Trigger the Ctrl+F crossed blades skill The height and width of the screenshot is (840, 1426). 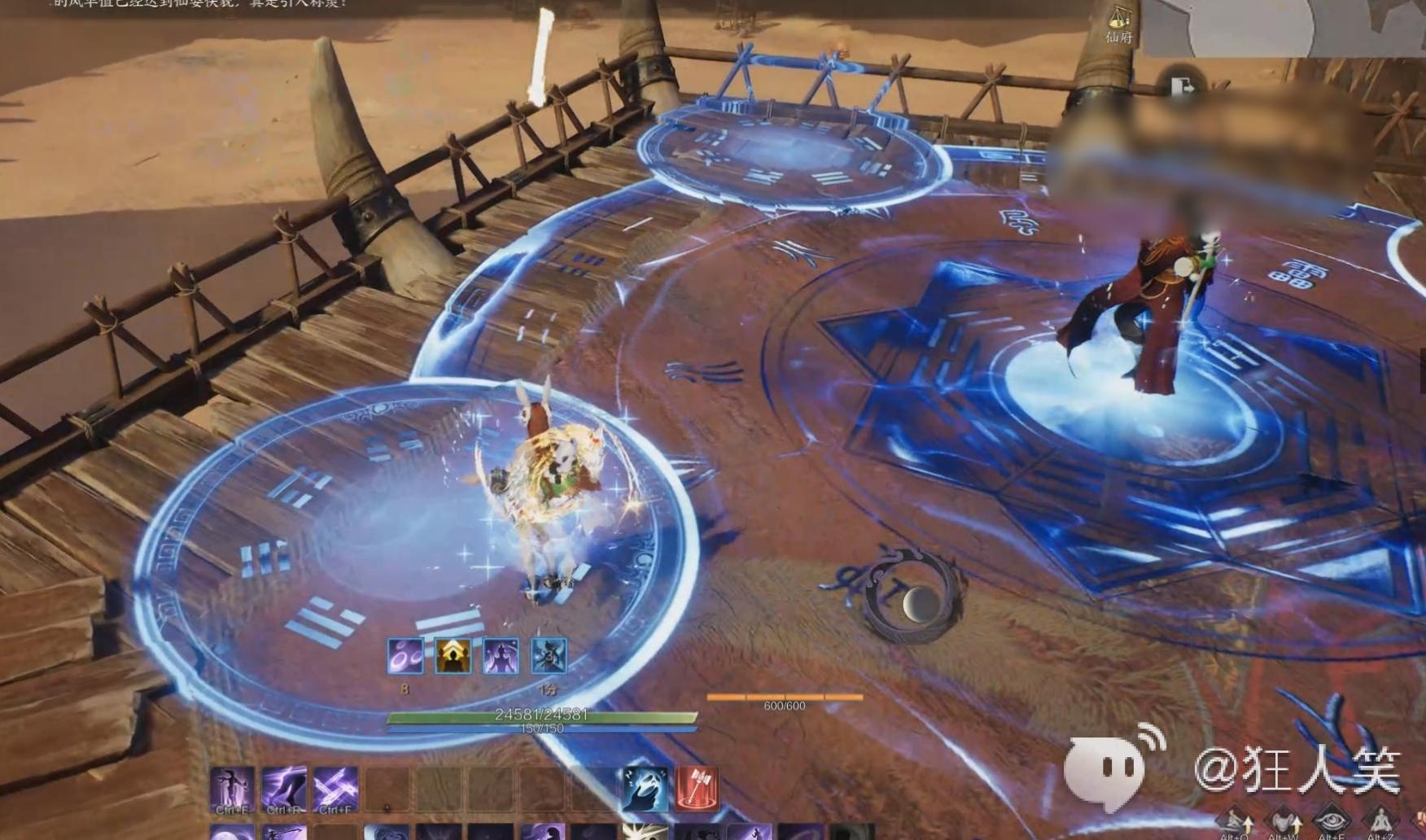335,788
